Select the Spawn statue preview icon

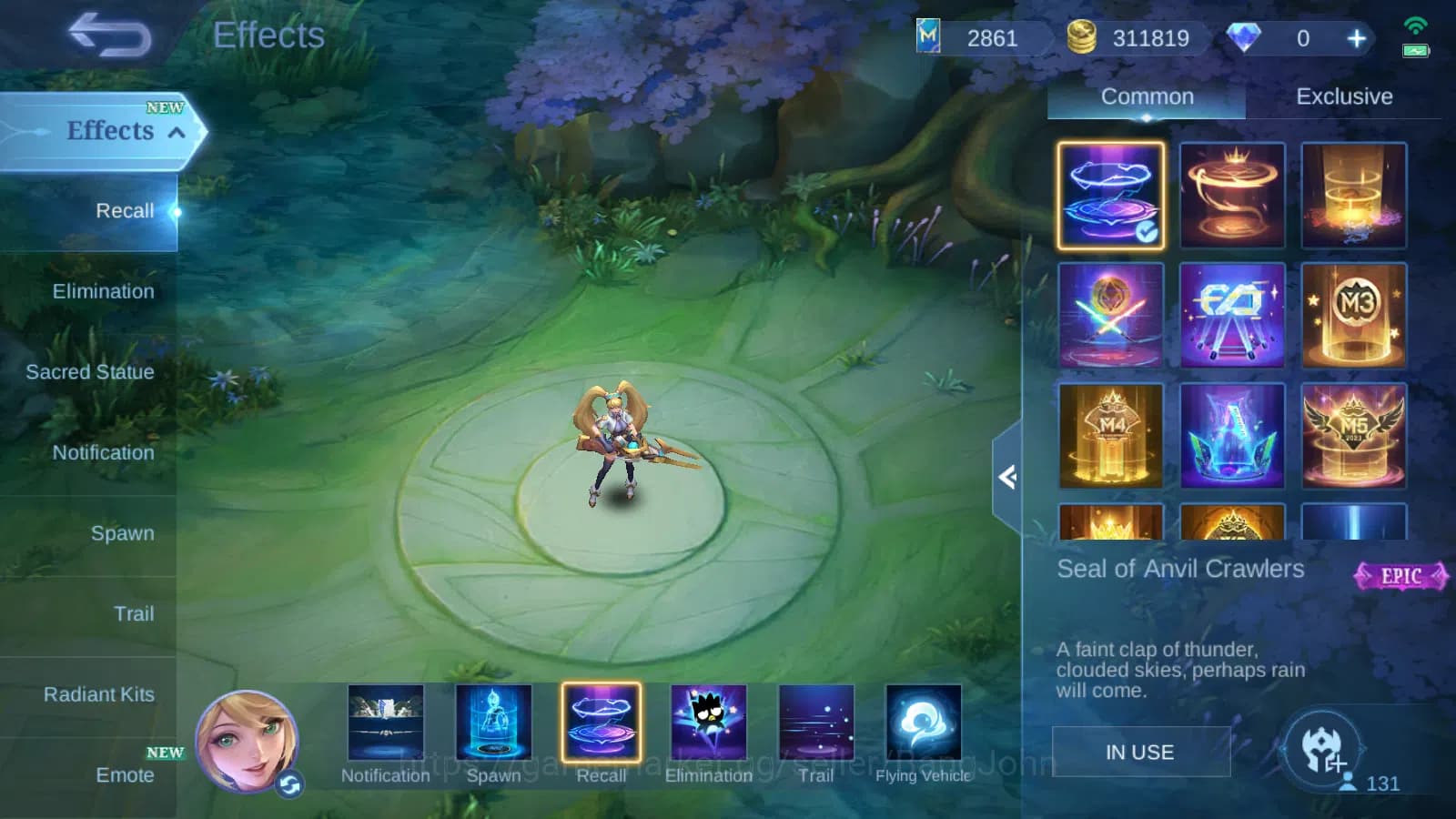tap(495, 723)
